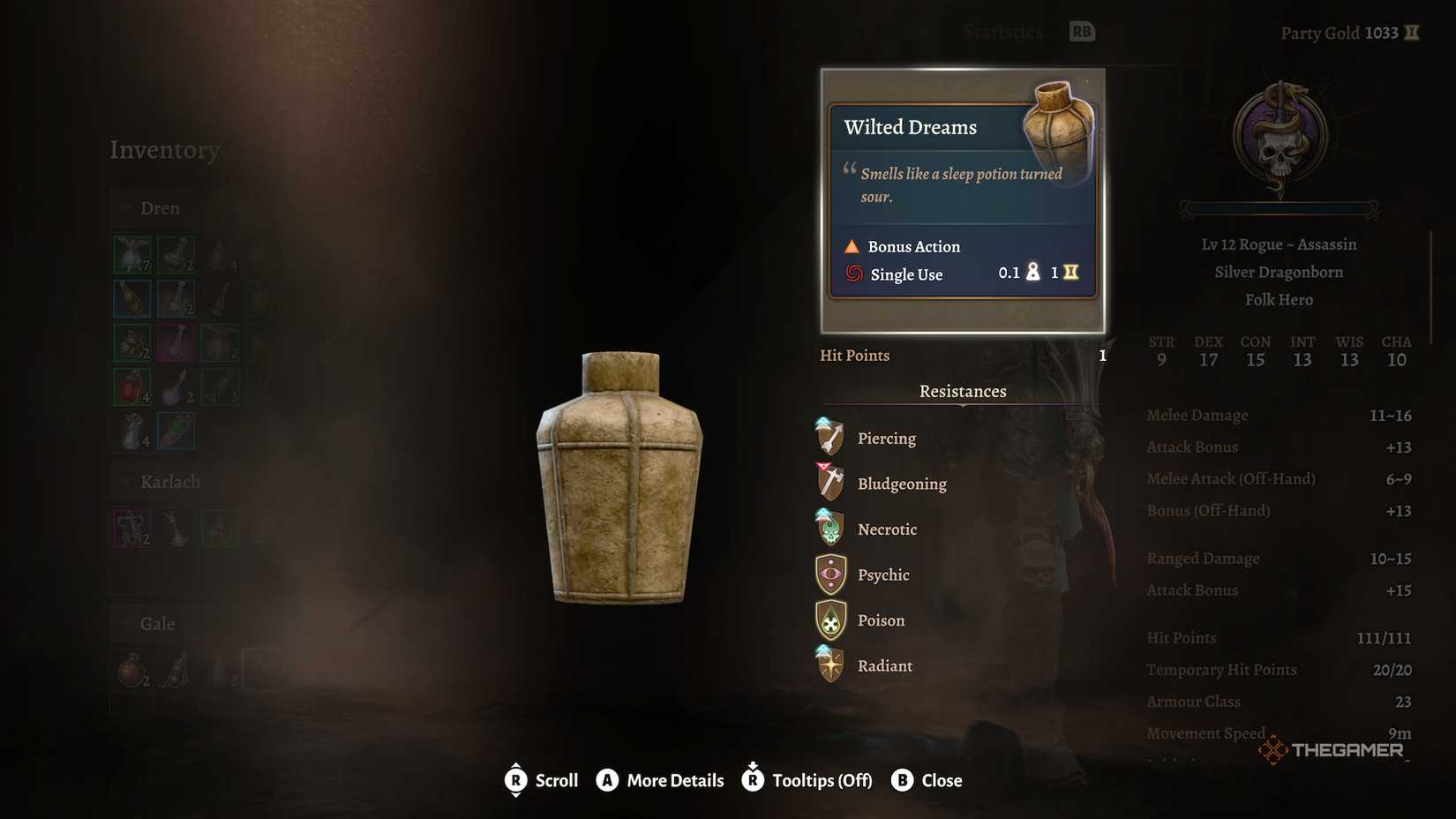Screen dimensions: 1456x819
Task: Expand the Karlach inventory section
Action: pyautogui.click(x=125, y=482)
